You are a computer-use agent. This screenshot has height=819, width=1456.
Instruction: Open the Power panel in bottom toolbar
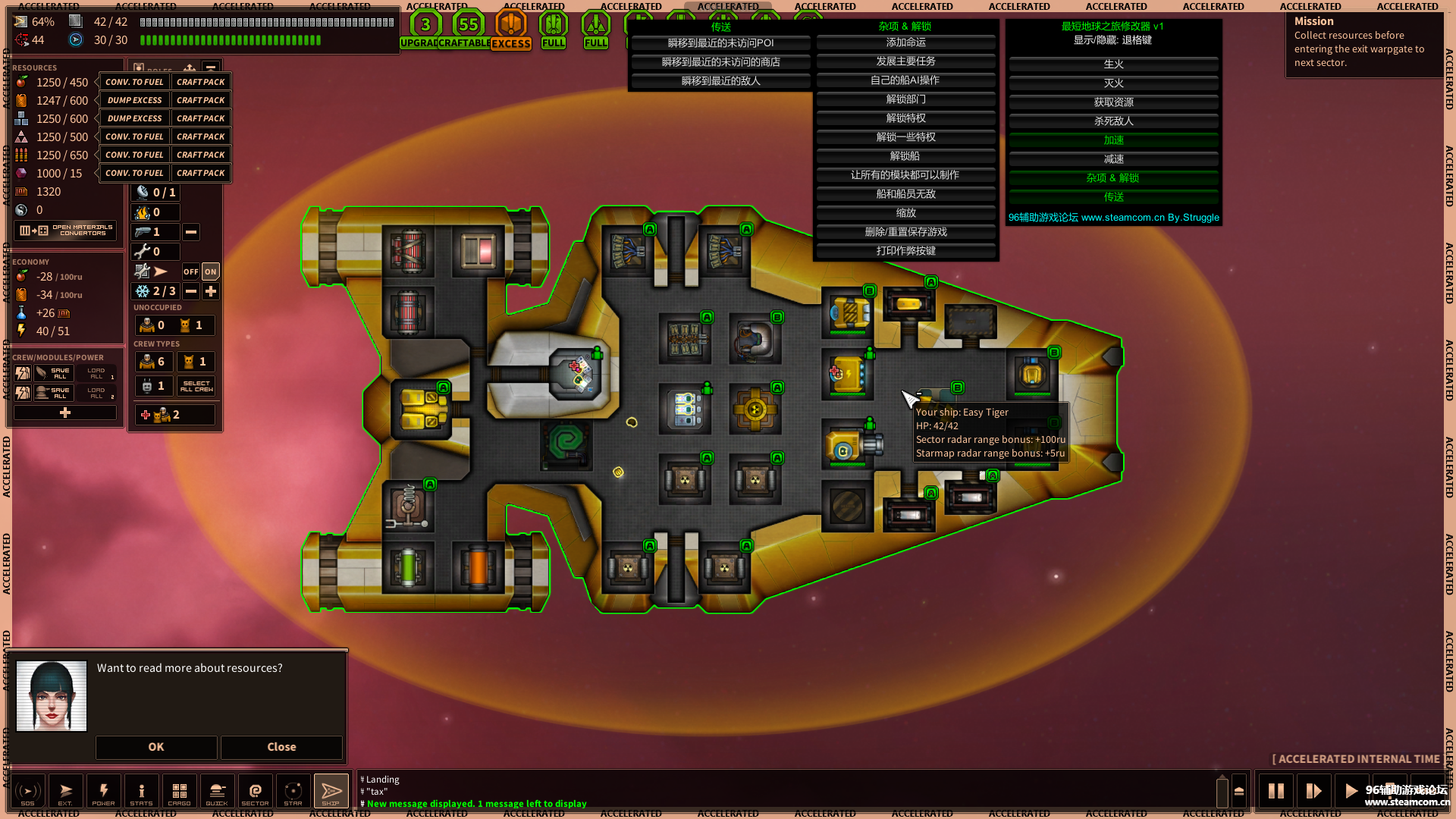(x=104, y=791)
